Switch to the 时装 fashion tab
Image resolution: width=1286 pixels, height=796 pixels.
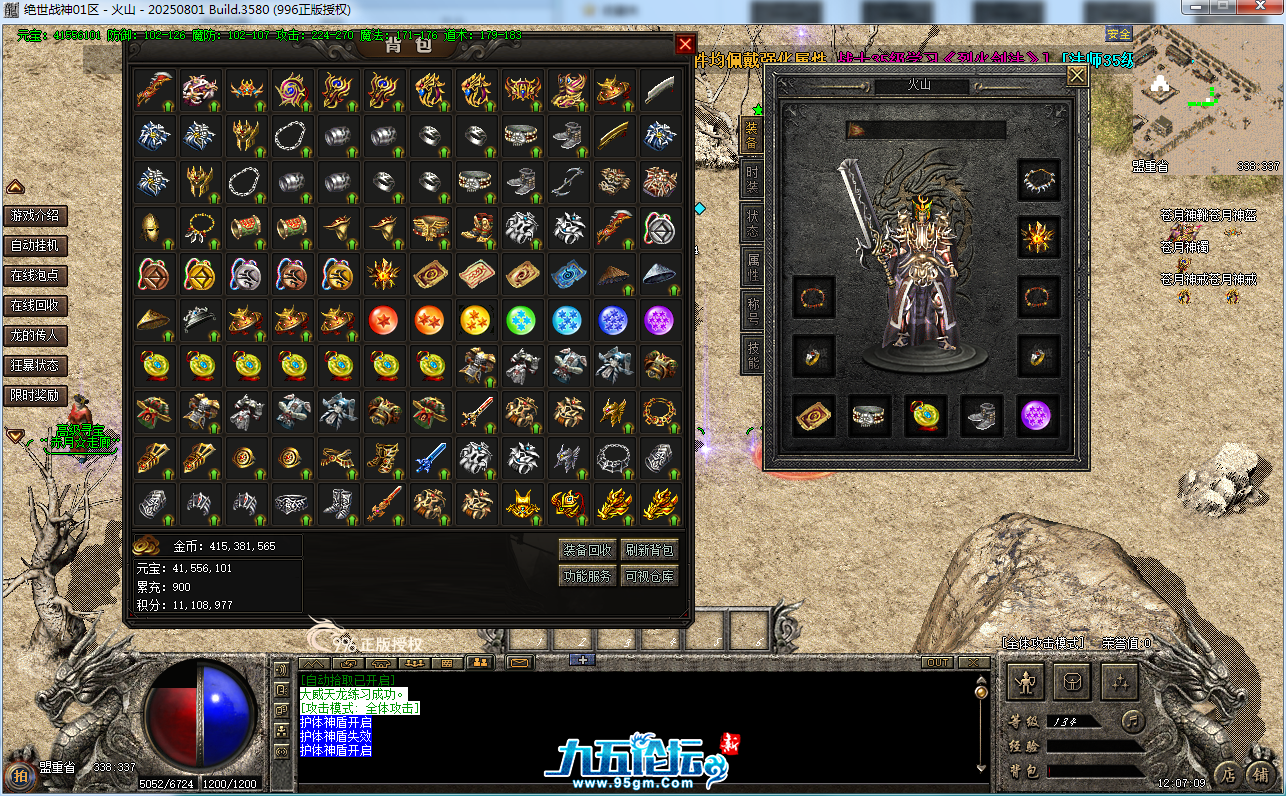(x=752, y=181)
